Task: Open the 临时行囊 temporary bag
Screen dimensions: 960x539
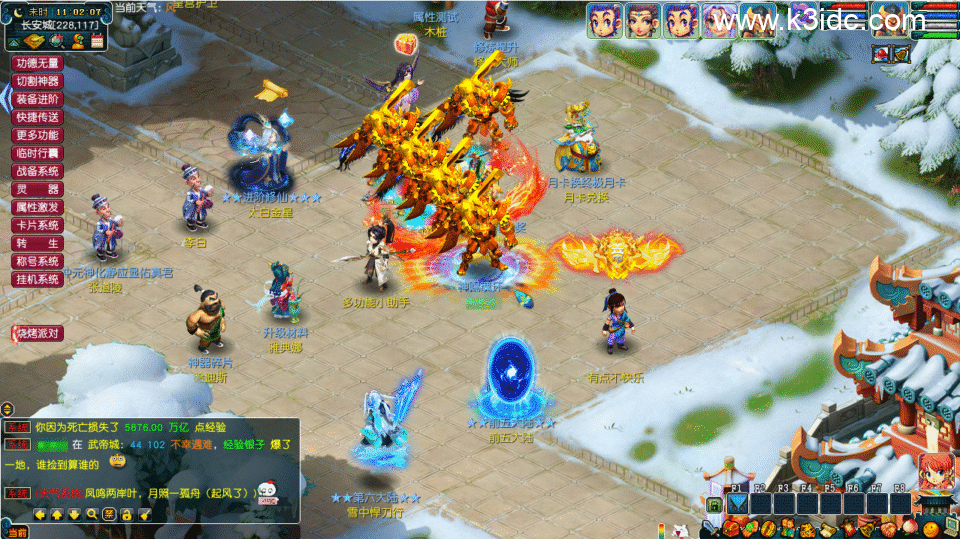Action: coord(38,153)
